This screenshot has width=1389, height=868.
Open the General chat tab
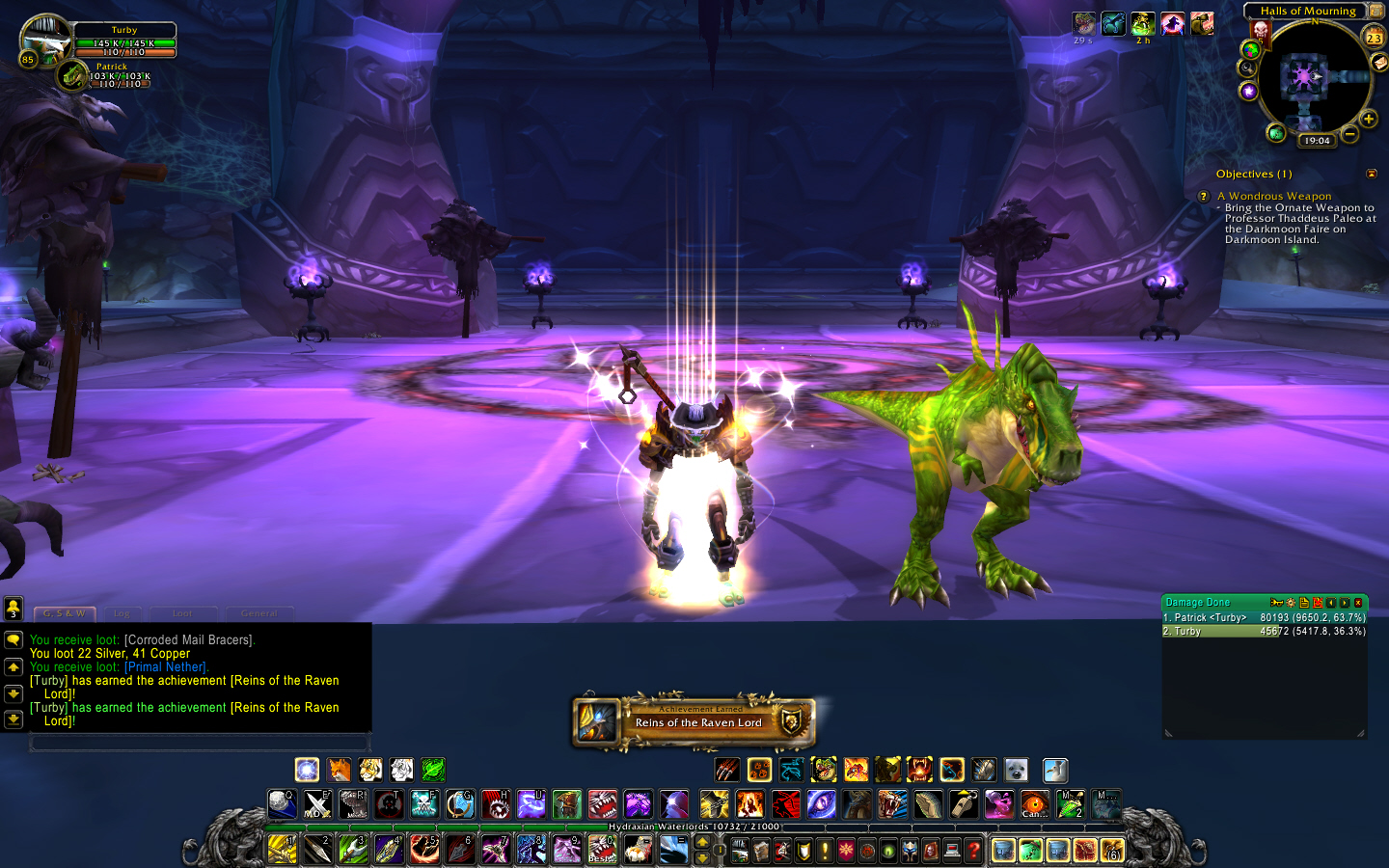259,613
